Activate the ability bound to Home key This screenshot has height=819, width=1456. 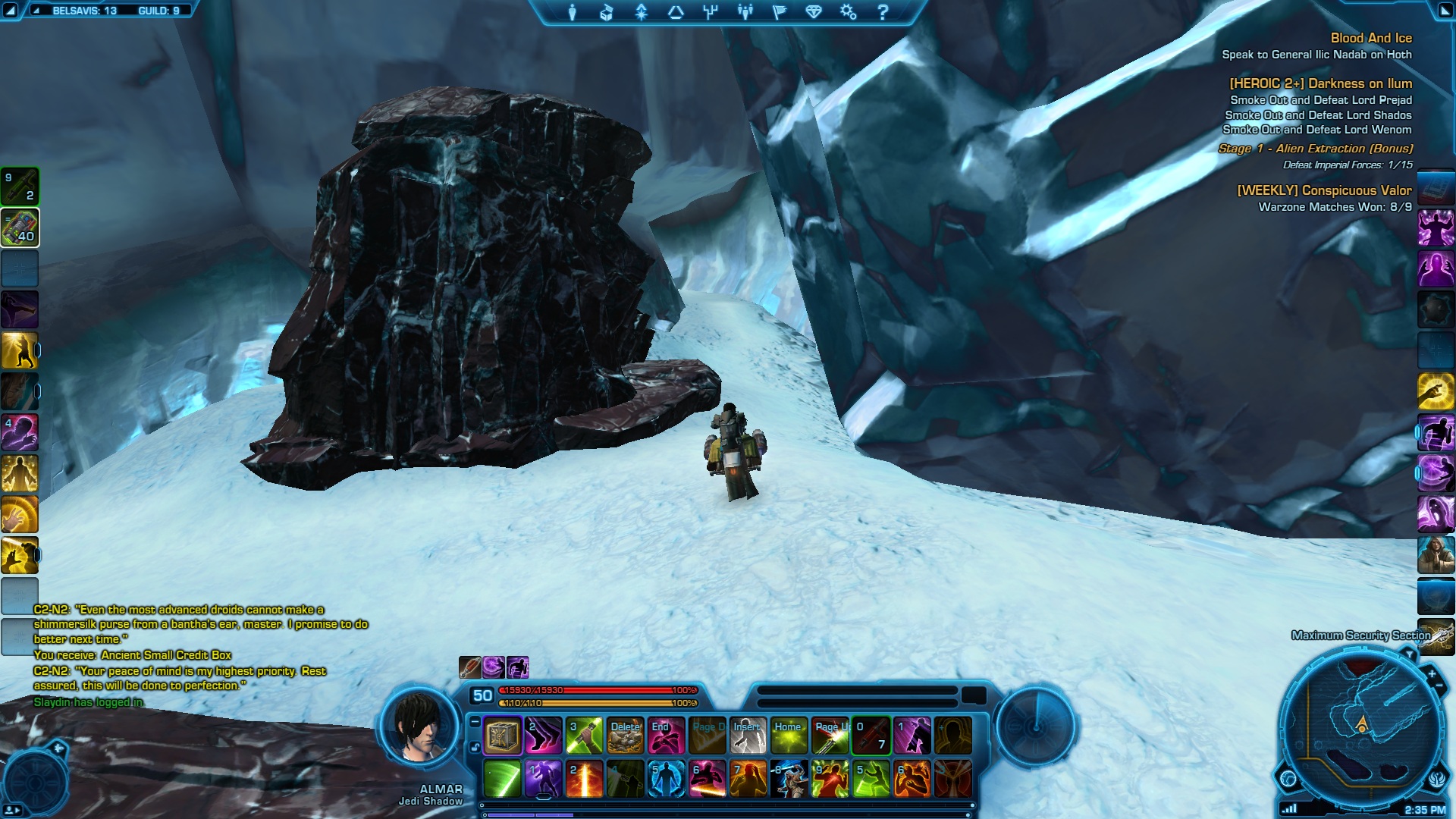click(789, 736)
